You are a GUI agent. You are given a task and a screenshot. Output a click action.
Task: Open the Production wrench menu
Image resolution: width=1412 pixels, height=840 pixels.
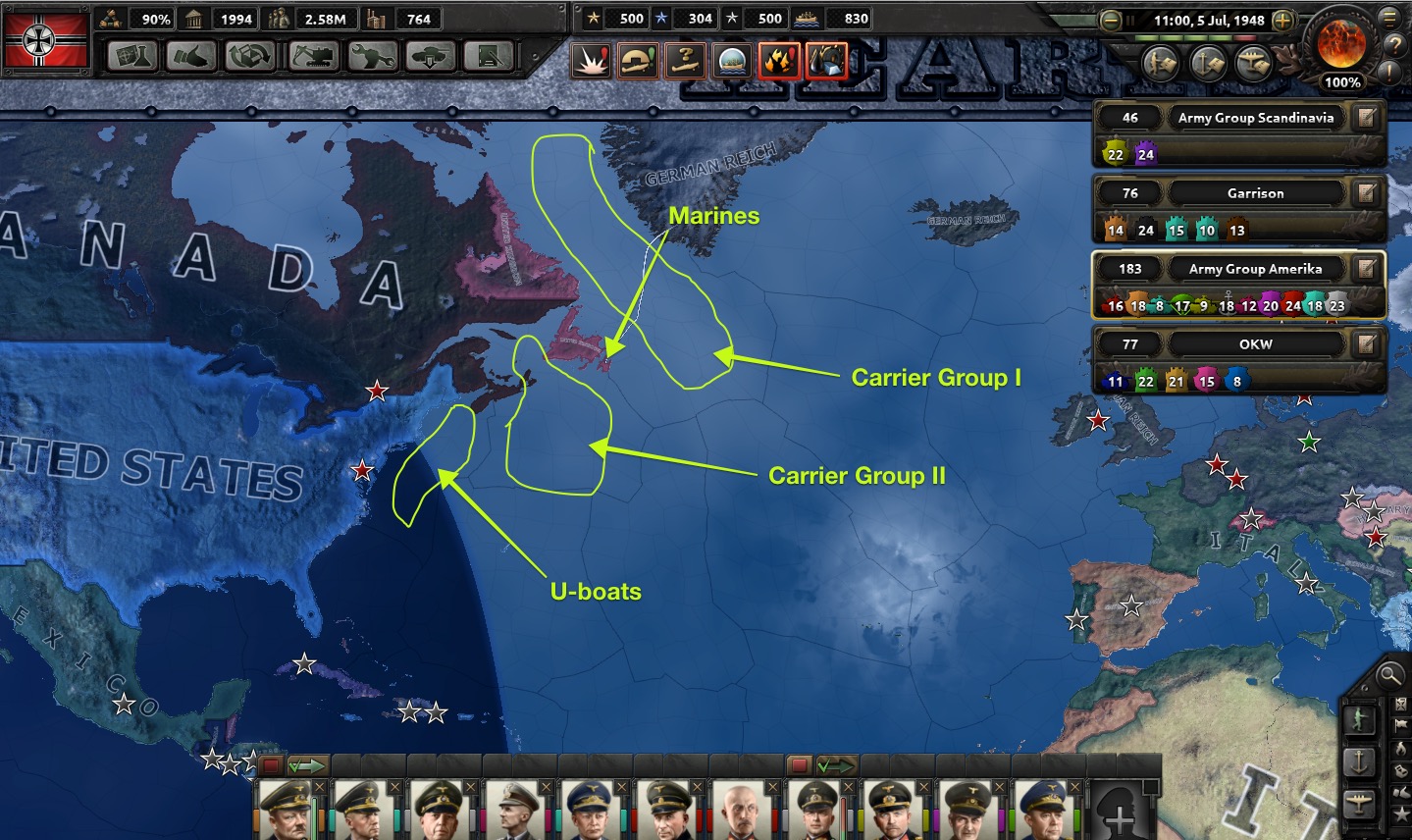(x=371, y=57)
